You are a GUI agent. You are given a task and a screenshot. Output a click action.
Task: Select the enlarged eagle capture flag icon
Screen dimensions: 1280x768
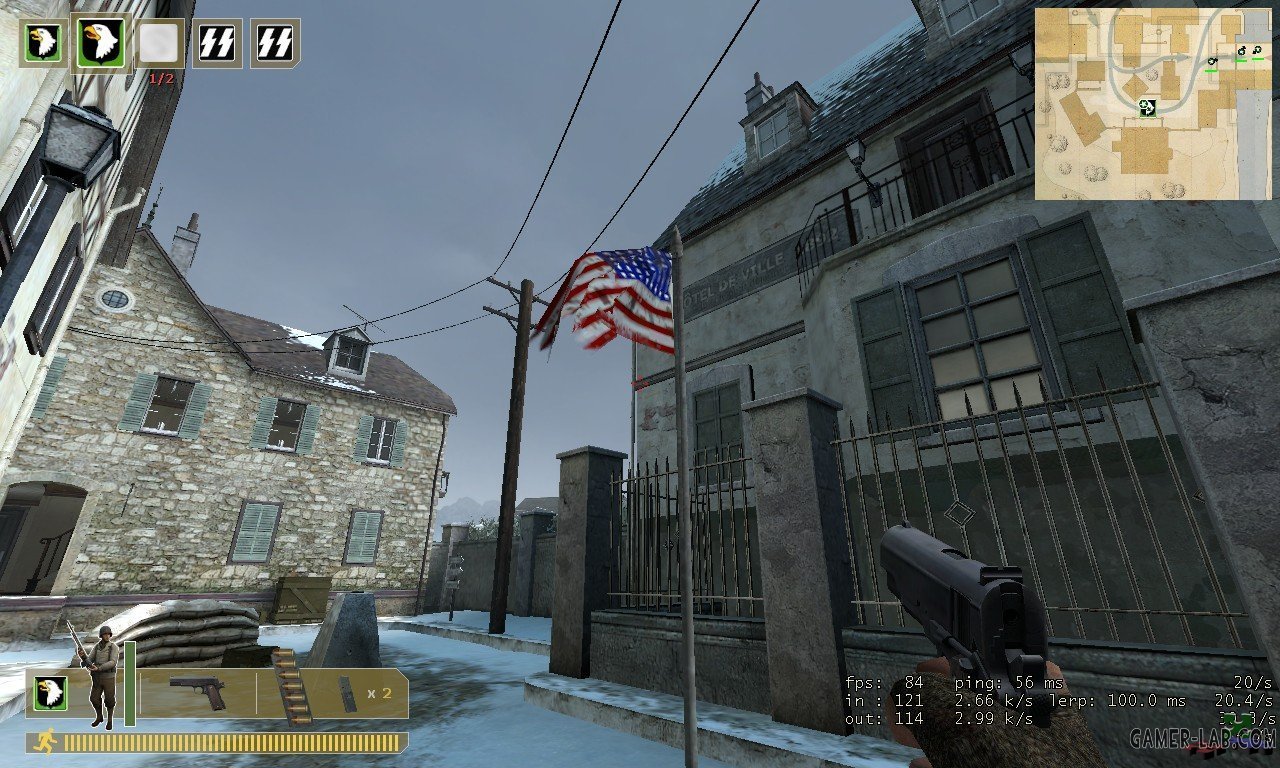coord(101,43)
